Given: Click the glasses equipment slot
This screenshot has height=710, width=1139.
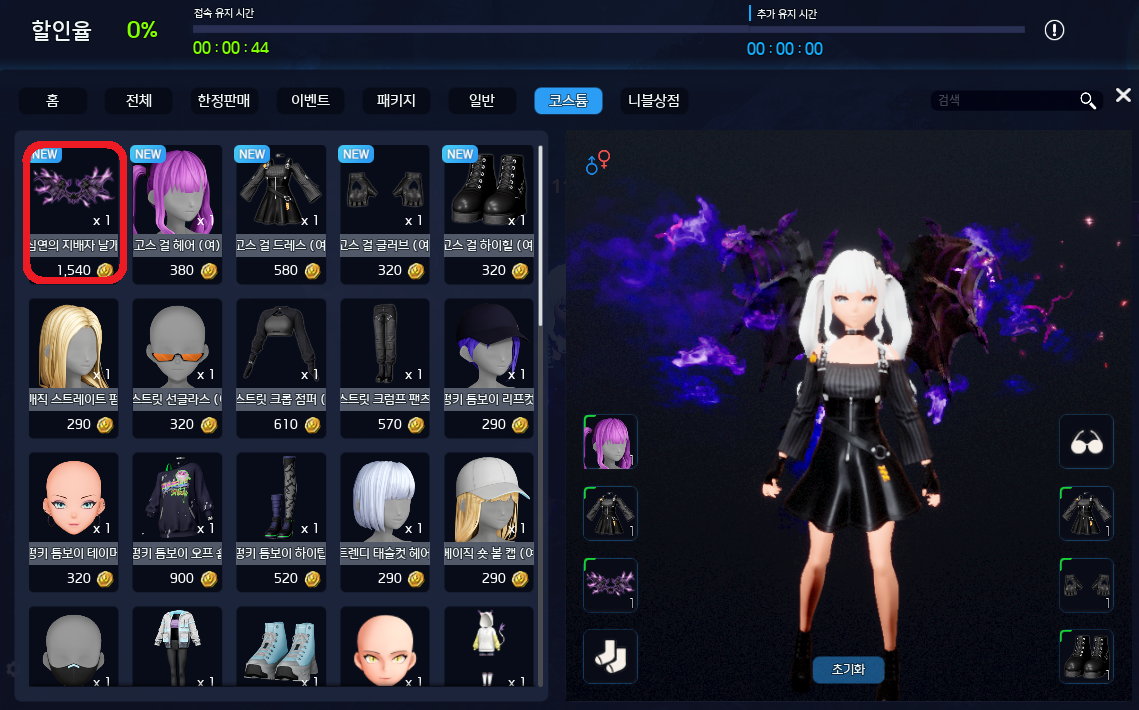Looking at the screenshot, I should pyautogui.click(x=1085, y=442).
